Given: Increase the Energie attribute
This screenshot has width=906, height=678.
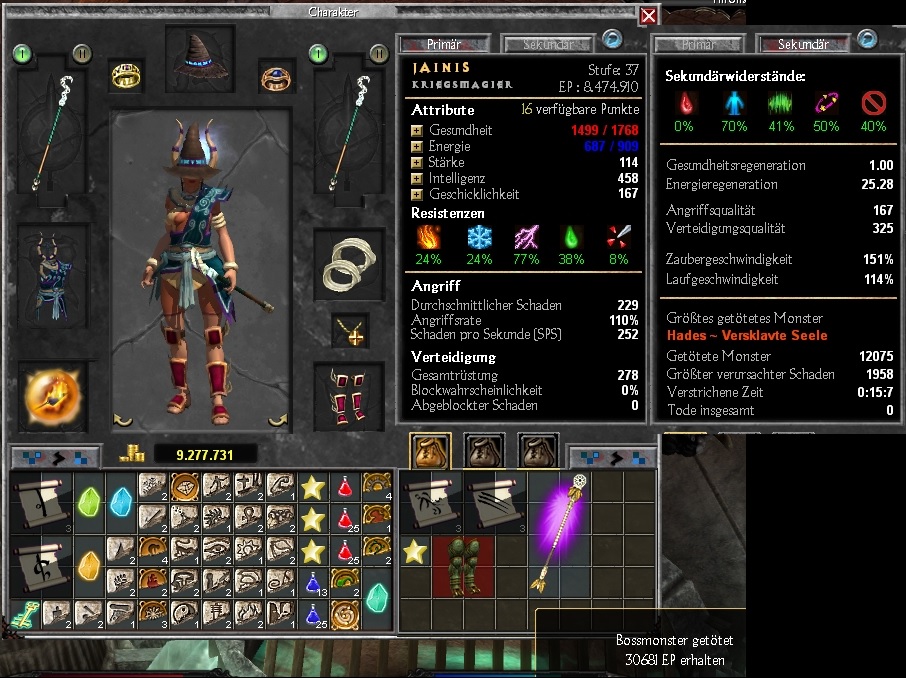Looking at the screenshot, I should [417, 147].
